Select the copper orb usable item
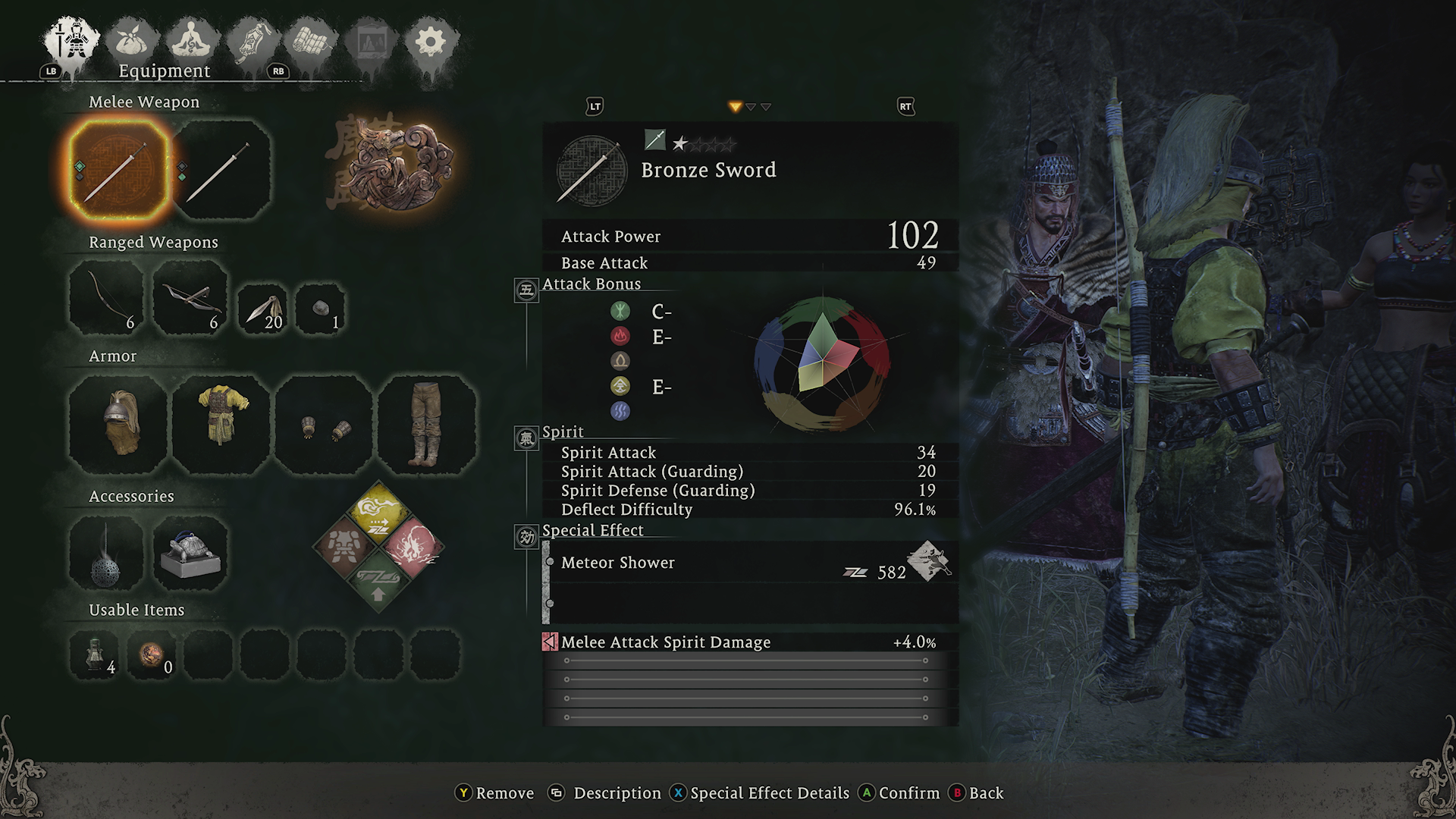Viewport: 1456px width, 819px height. click(x=152, y=653)
